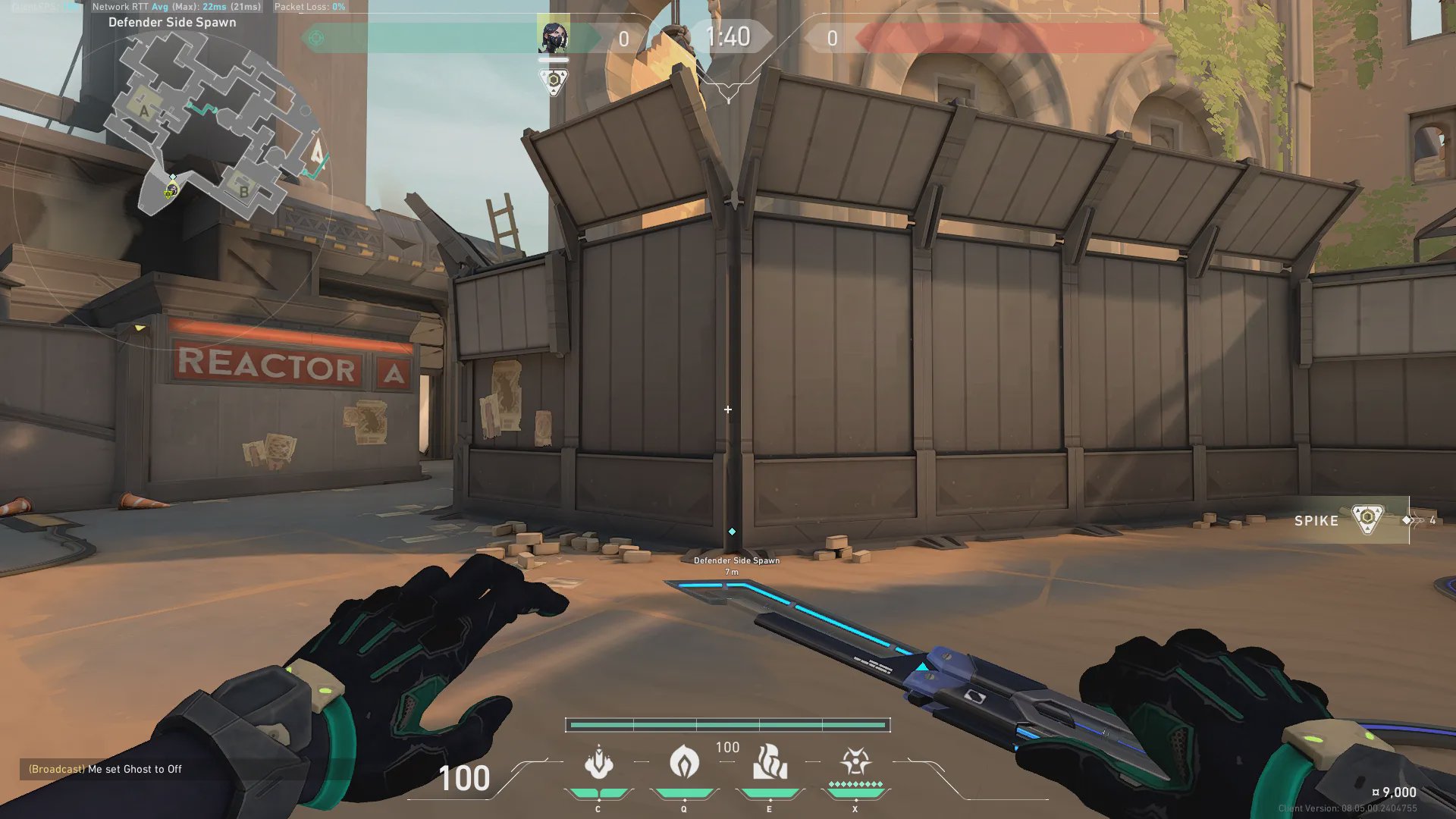Click the Defender Side Spawn ping marker
1456x819 pixels.
point(732,532)
